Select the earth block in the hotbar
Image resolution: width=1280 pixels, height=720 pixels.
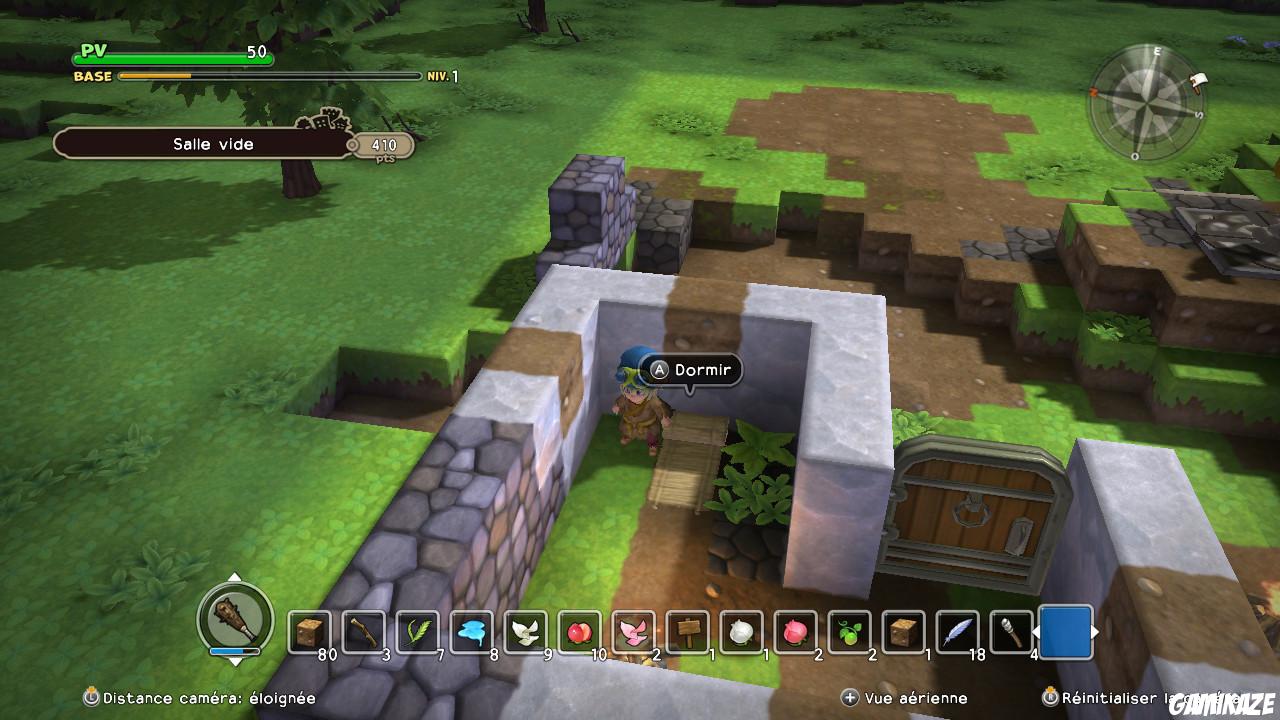(310, 630)
